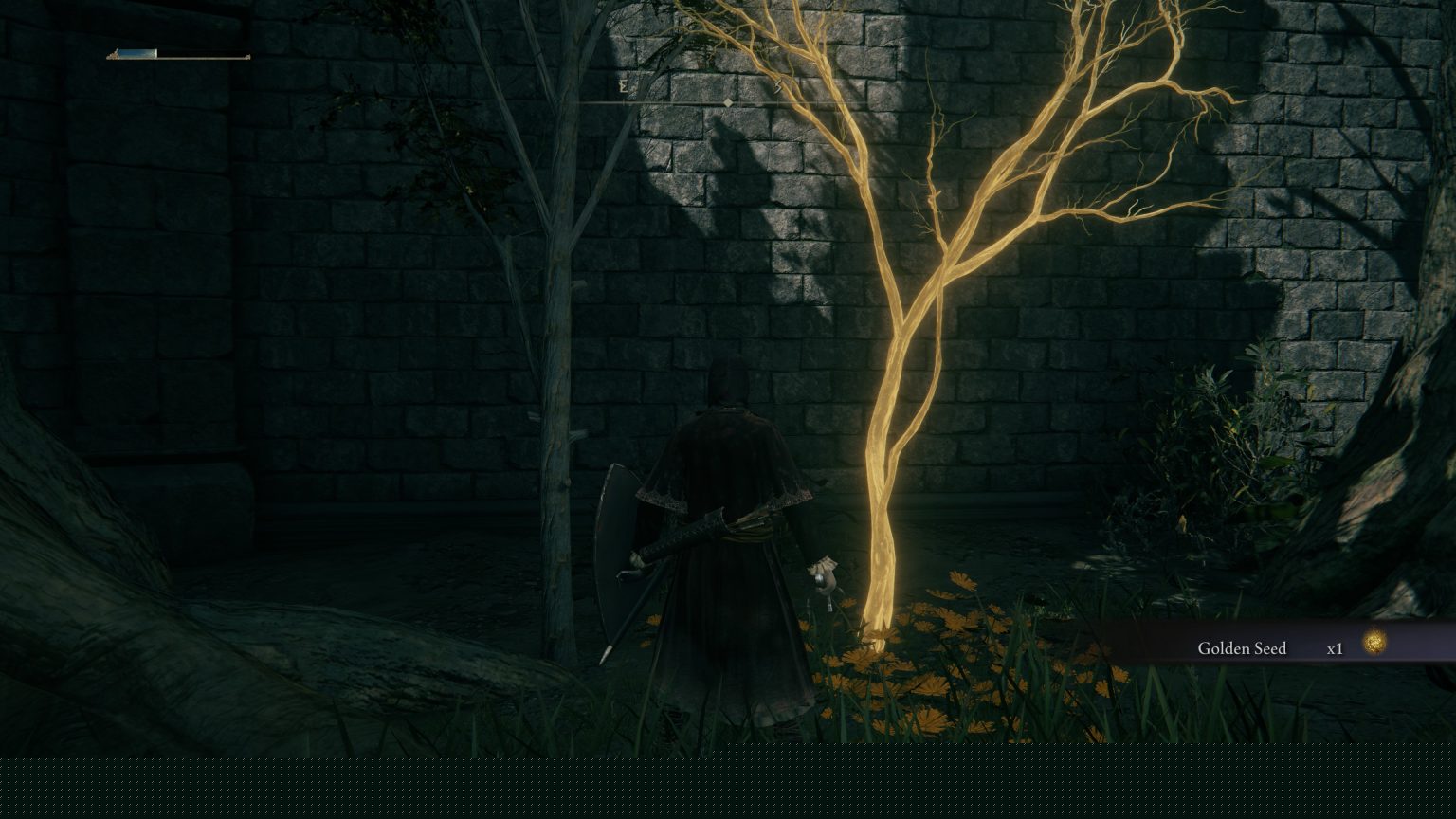The height and width of the screenshot is (819, 1456).
Task: Click the x1 quantity counter
Action: coord(1336,649)
